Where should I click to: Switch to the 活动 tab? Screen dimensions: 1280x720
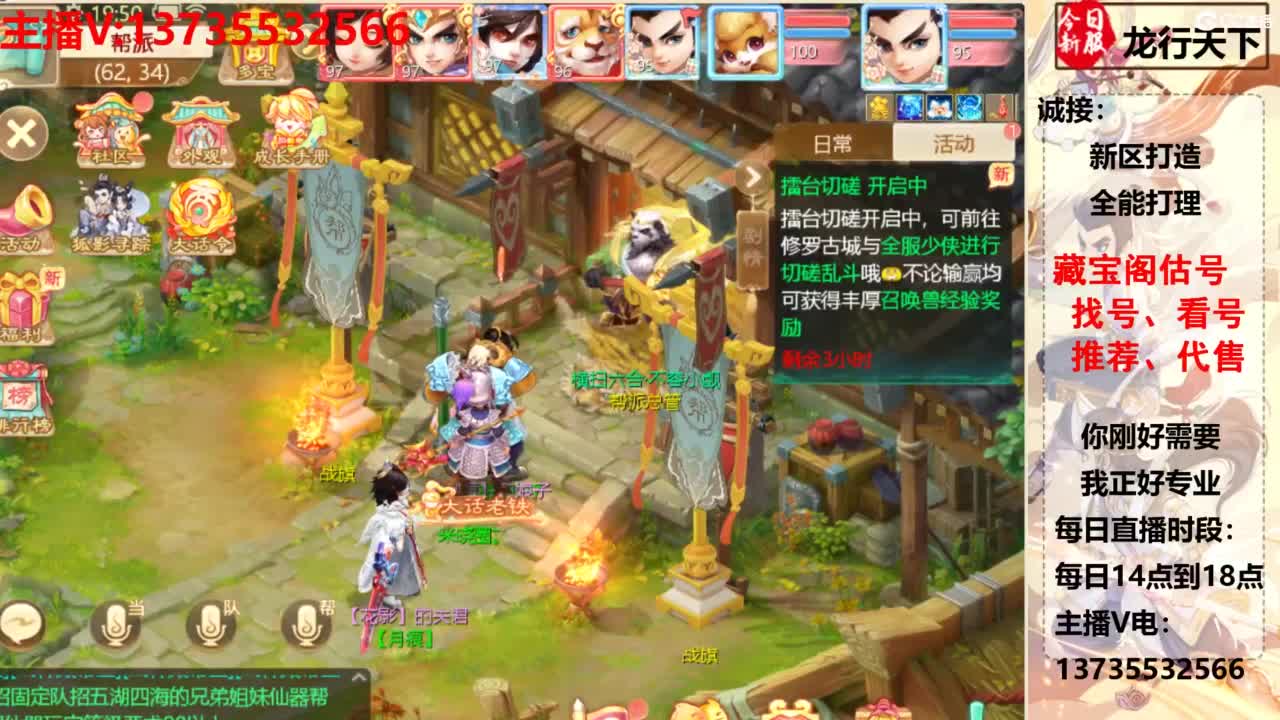pos(954,143)
